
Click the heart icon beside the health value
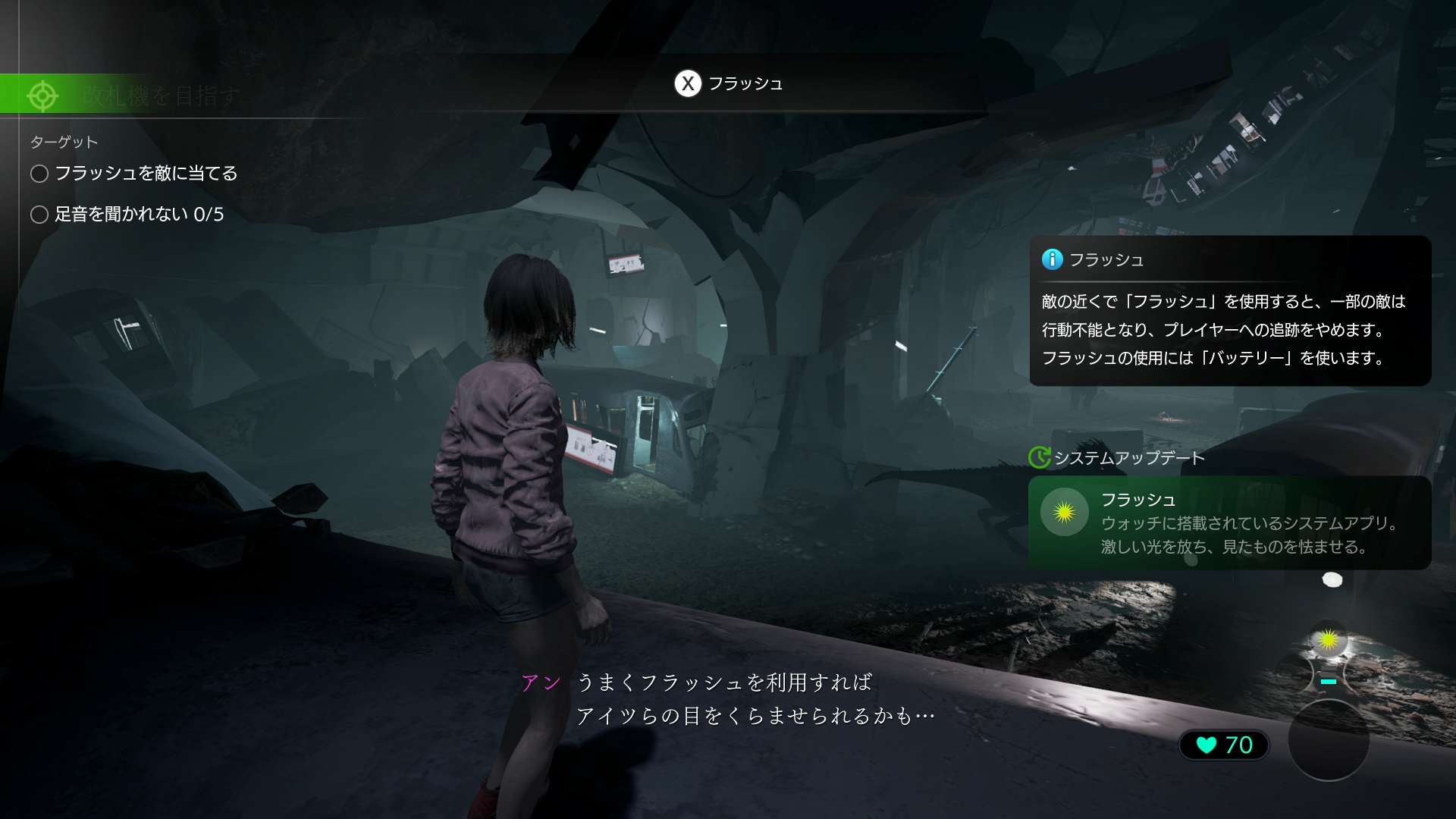pos(1206,745)
